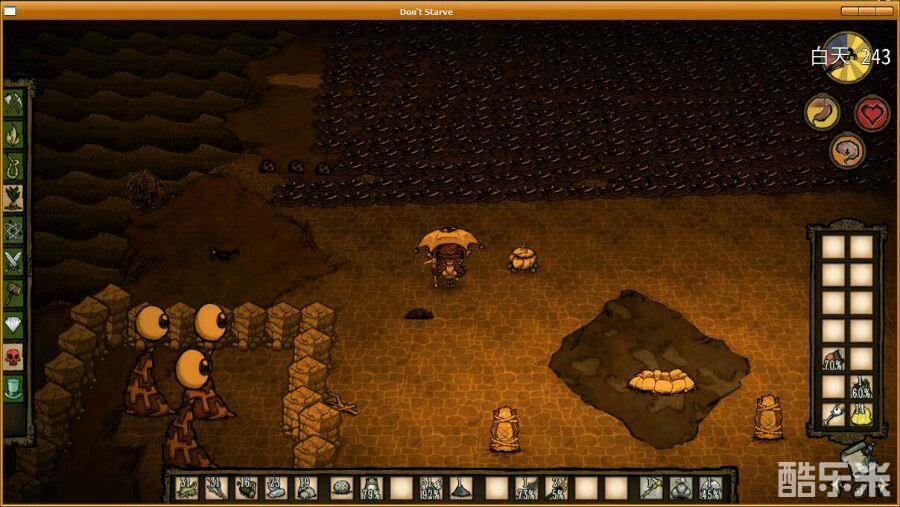
Task: Switch to the Science atom crafting tab
Action: point(14,229)
